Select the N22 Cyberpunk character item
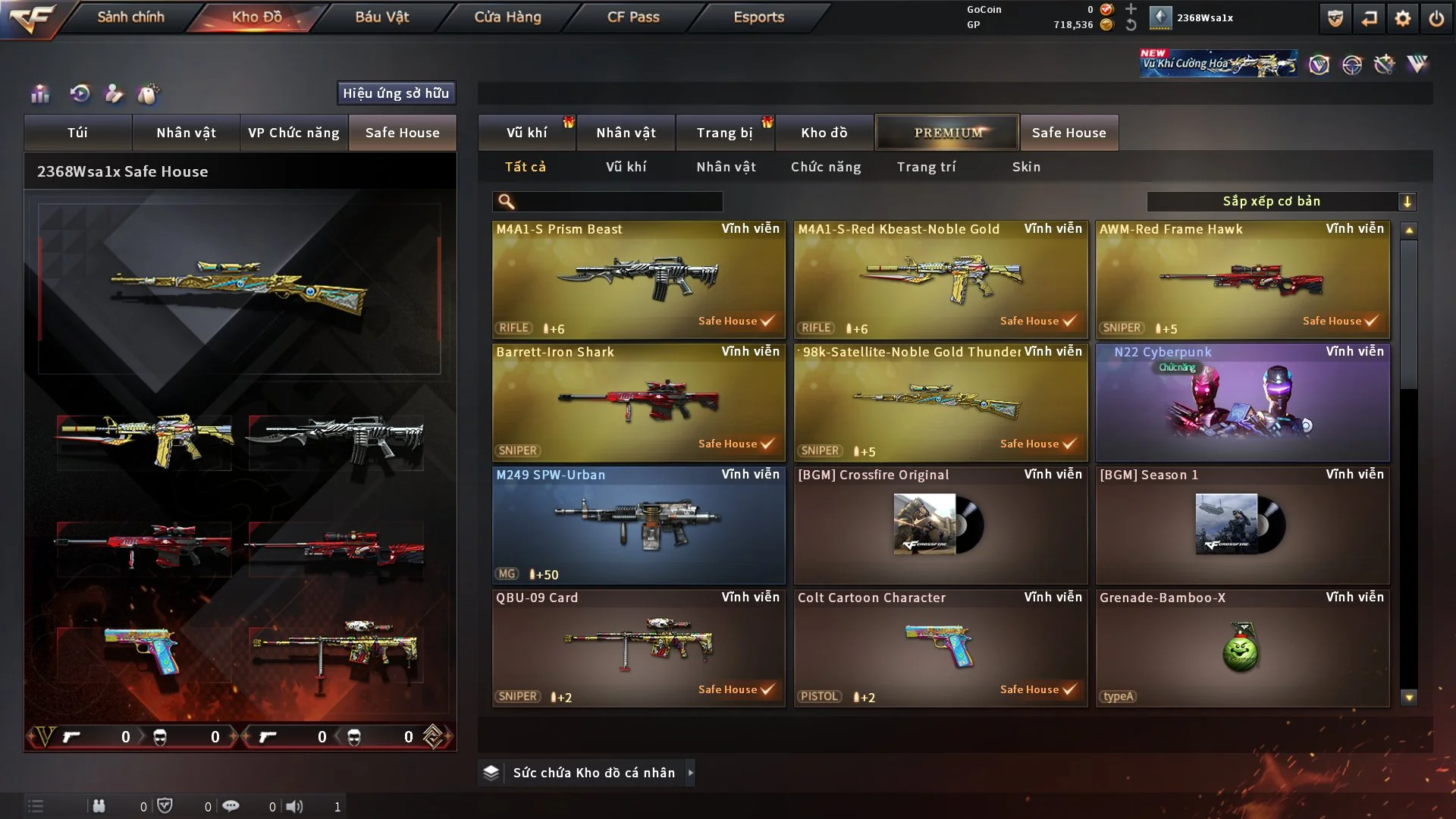 [1242, 402]
